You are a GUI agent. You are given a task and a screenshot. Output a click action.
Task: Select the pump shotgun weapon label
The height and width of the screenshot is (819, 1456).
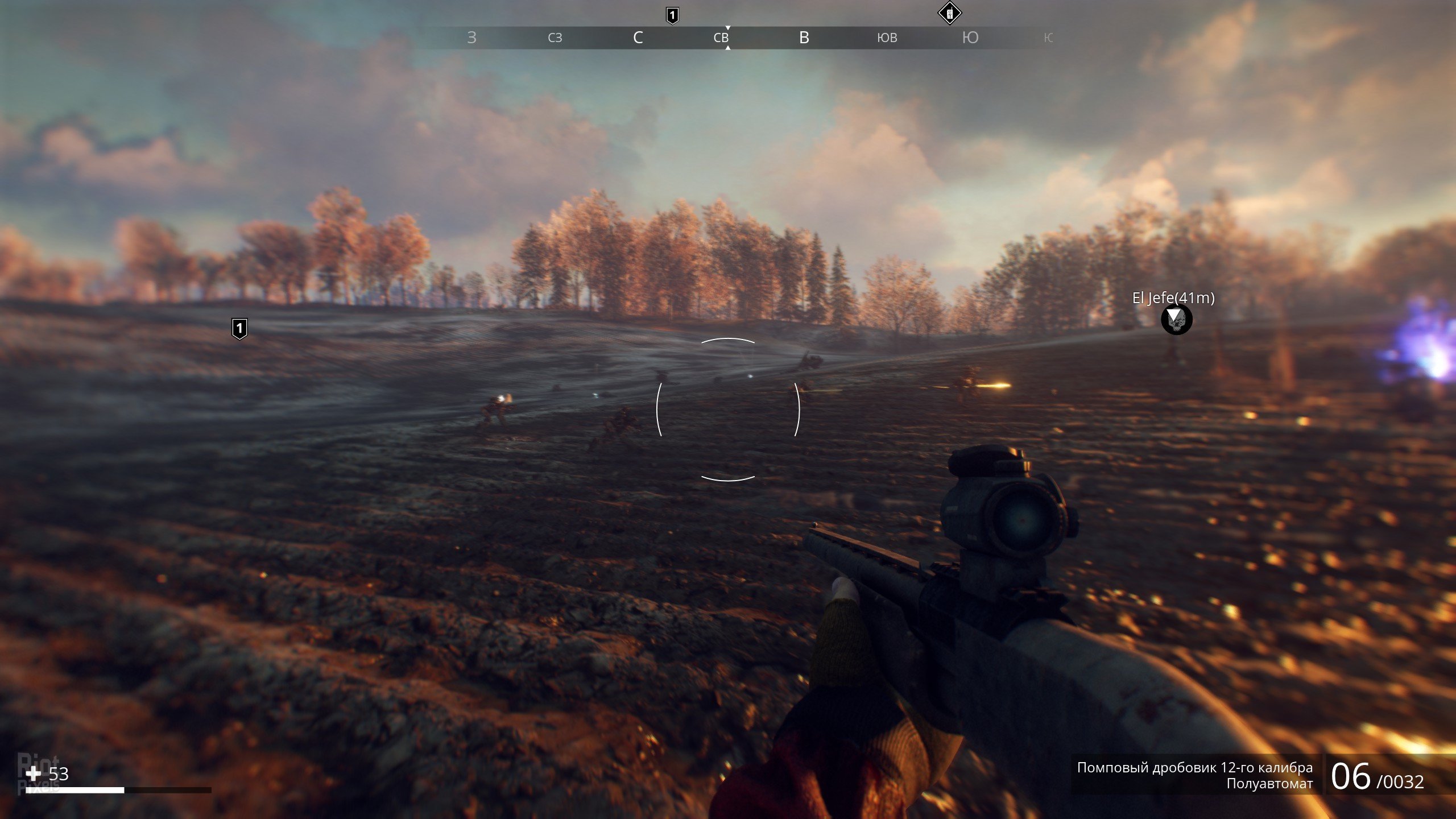(1194, 767)
